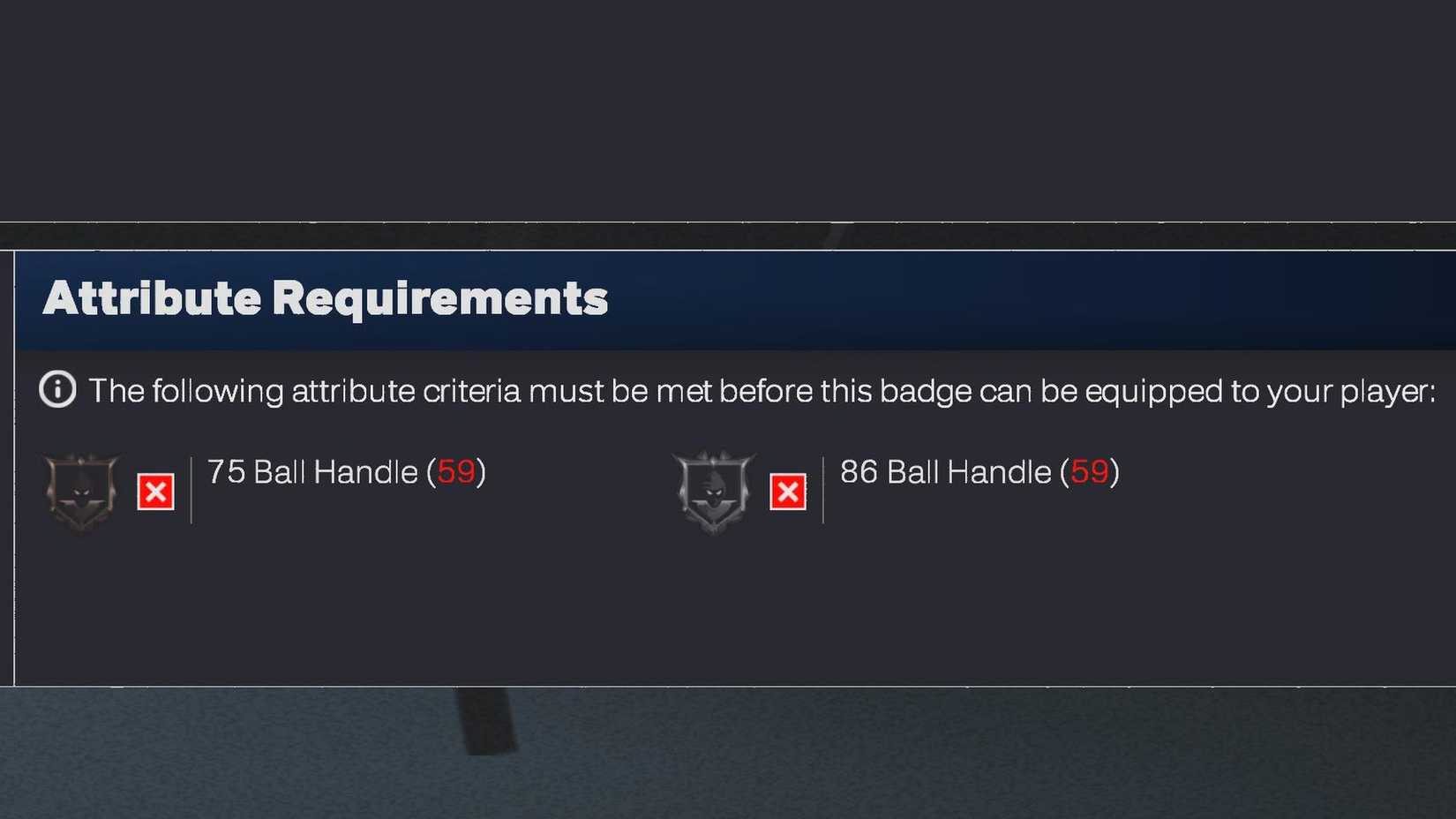
Task: Select the Attribute Requirements title bar
Action: (328, 298)
